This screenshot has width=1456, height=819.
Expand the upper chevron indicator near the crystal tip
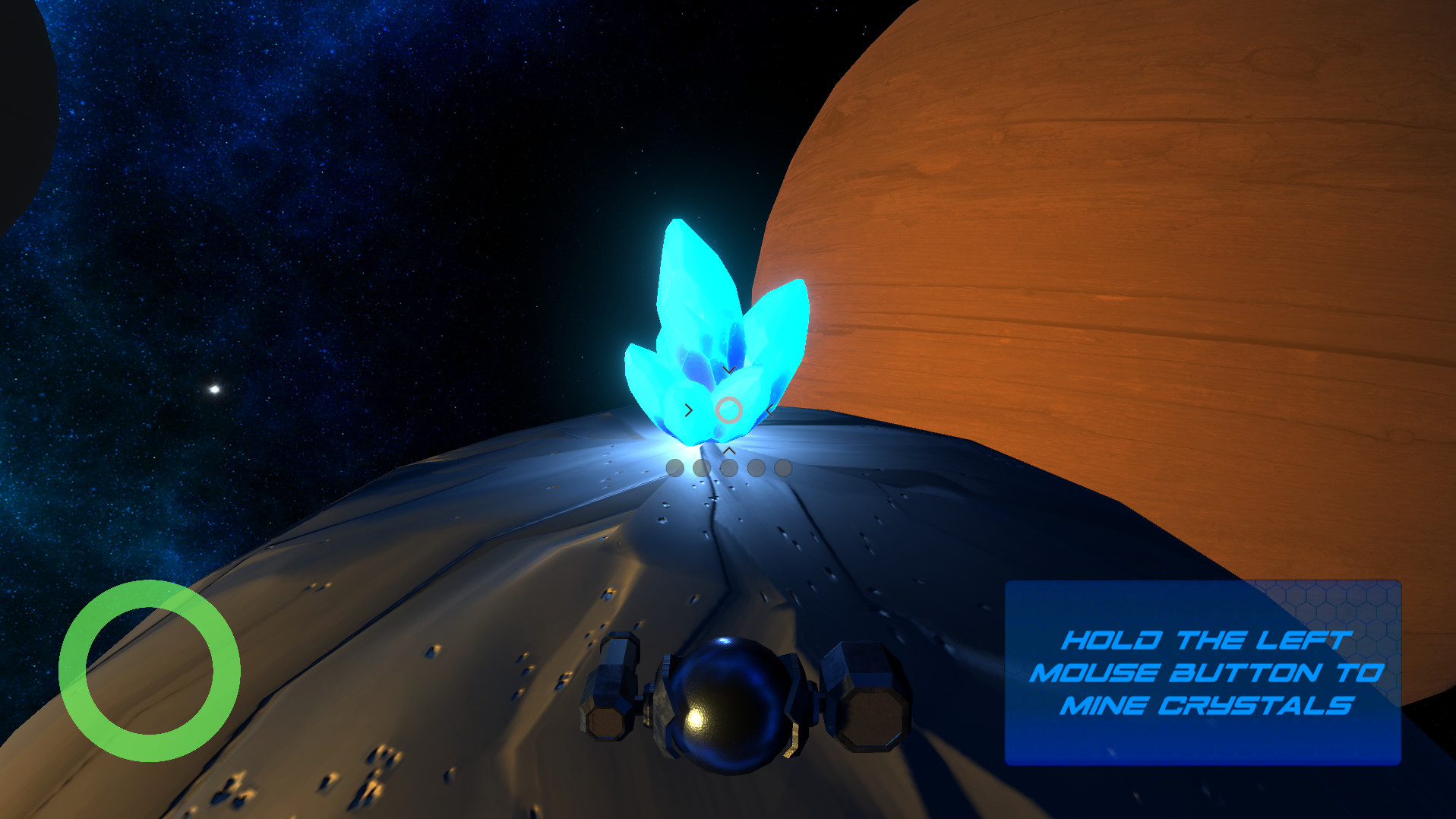click(729, 369)
